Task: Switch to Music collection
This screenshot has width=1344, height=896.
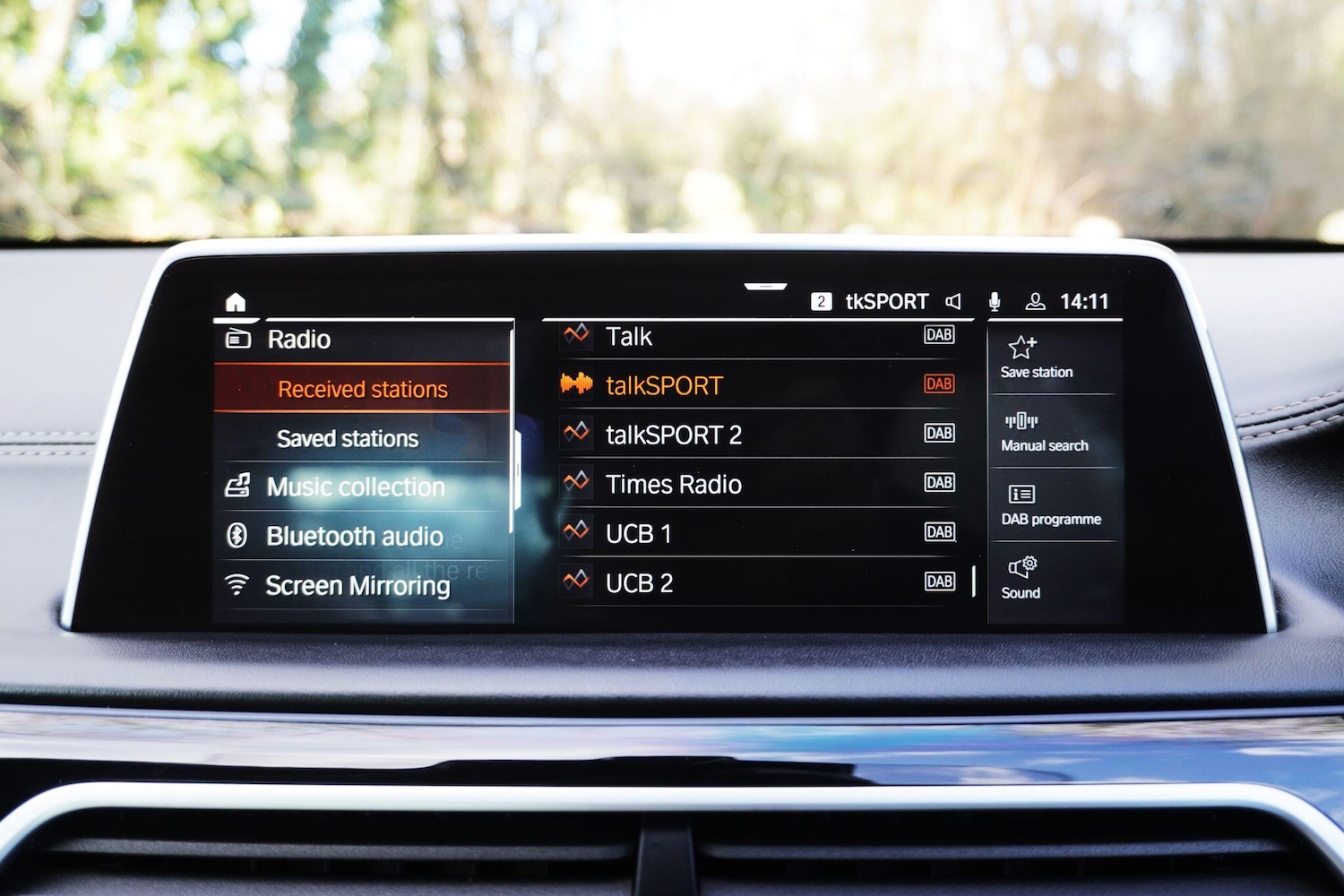Action: click(x=355, y=487)
